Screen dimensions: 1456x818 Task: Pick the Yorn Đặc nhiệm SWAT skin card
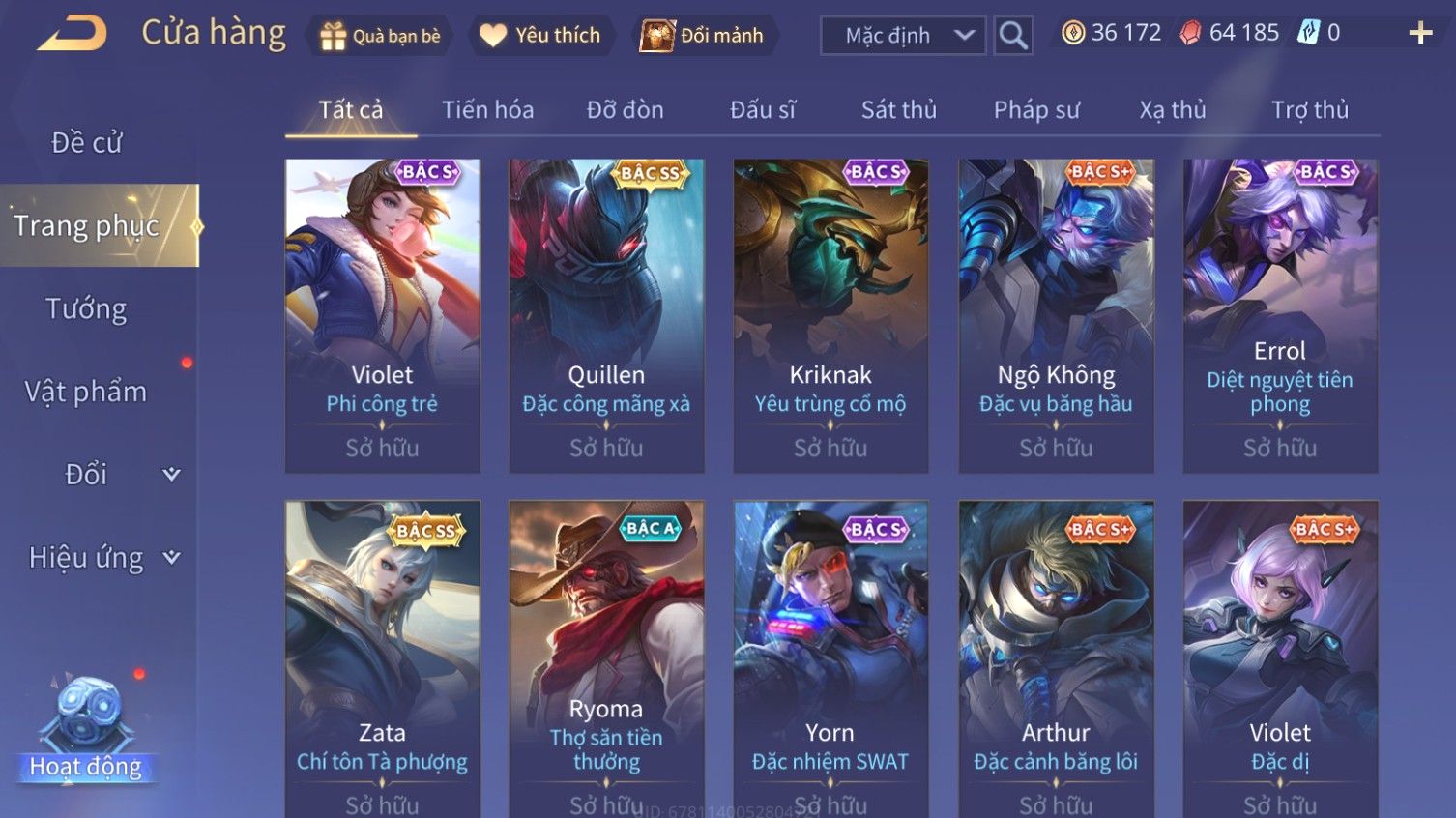pos(830,657)
